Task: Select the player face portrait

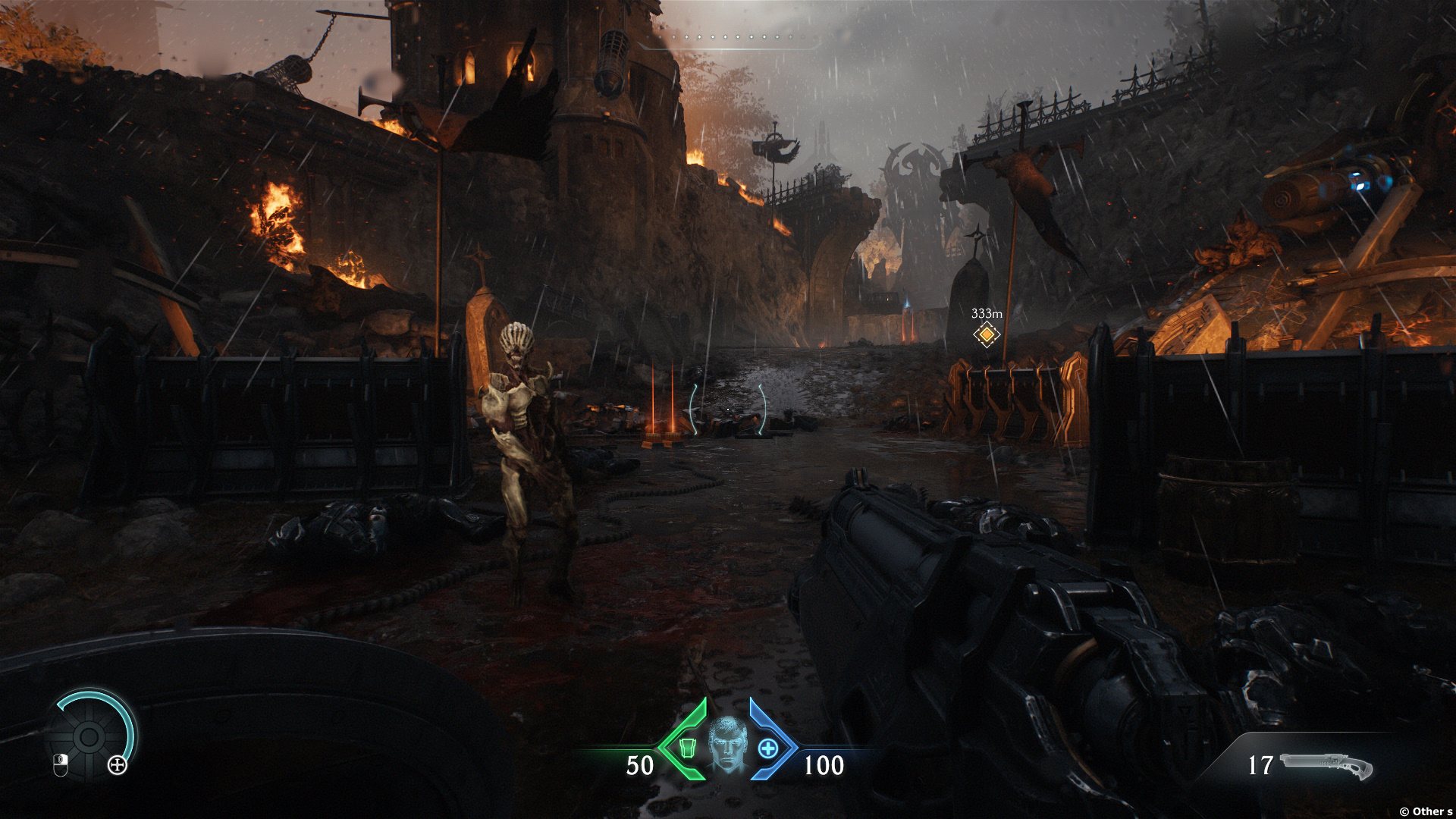Action: pos(727,745)
